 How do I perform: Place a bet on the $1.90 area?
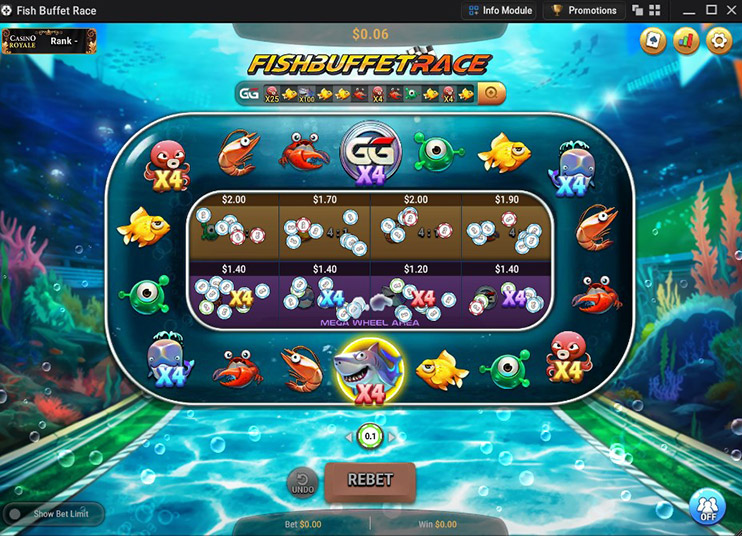click(506, 228)
